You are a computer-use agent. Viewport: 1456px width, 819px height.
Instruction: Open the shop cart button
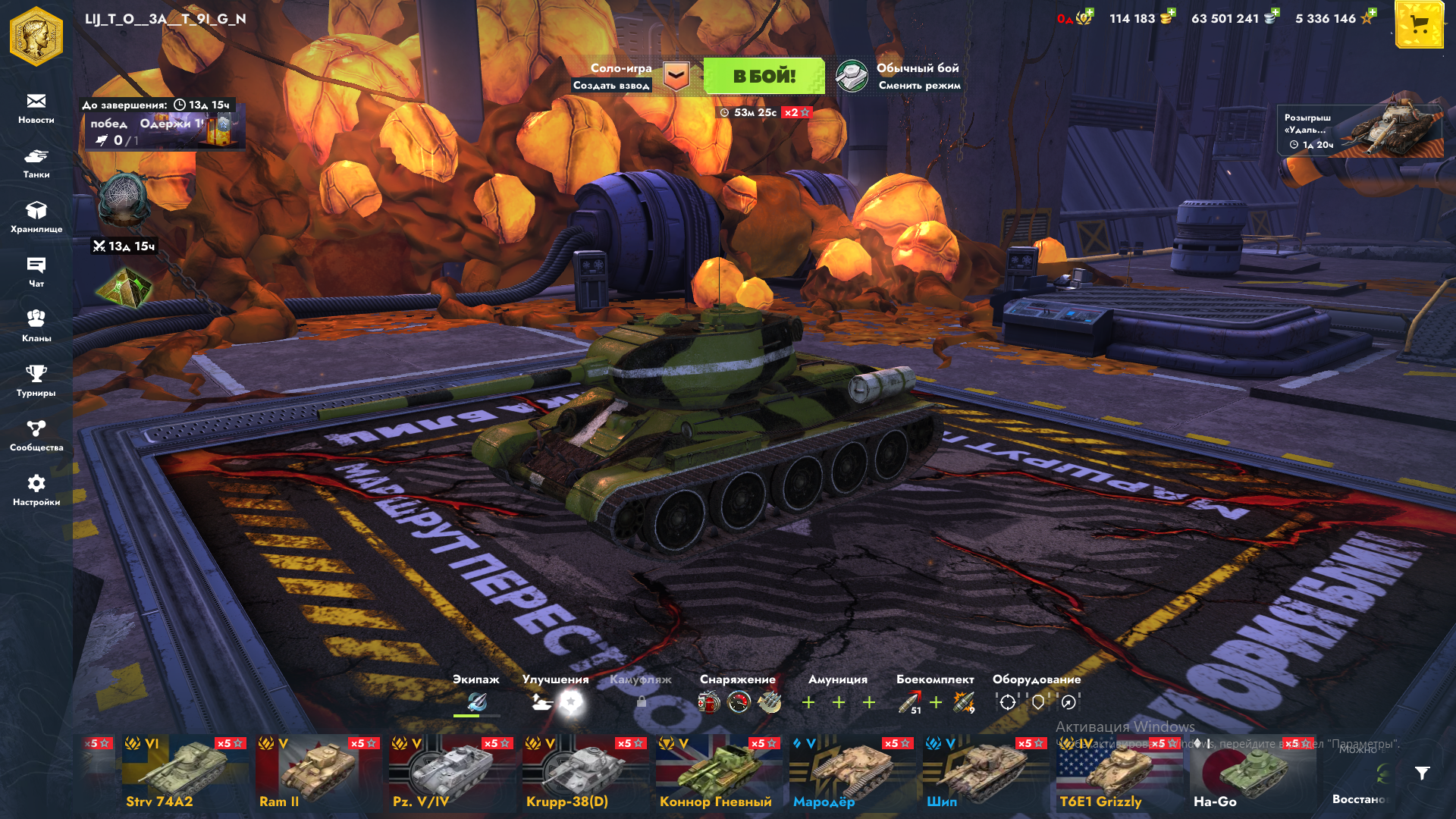(x=1419, y=26)
